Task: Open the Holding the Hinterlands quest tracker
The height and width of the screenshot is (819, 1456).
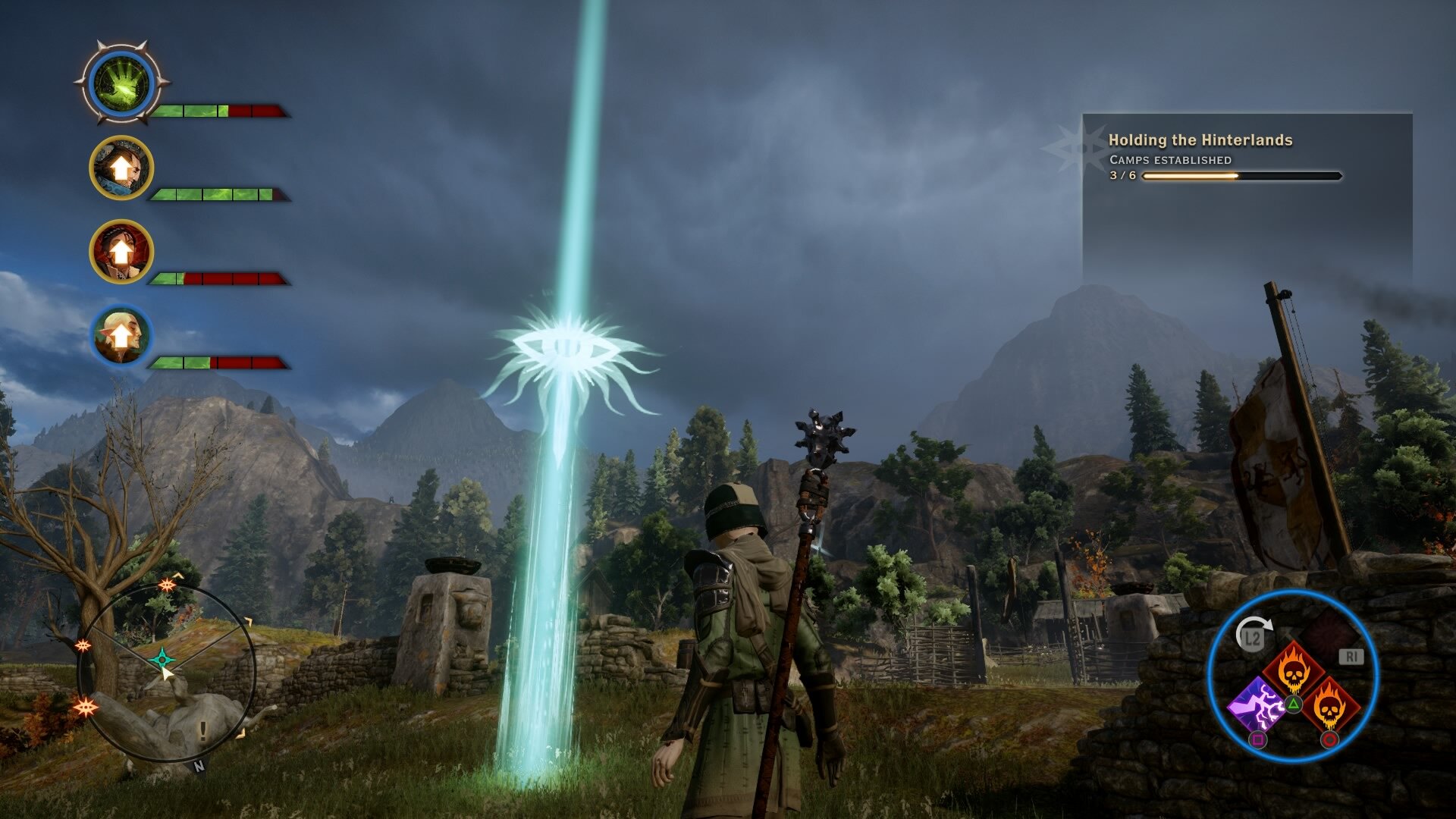Action: (1200, 140)
